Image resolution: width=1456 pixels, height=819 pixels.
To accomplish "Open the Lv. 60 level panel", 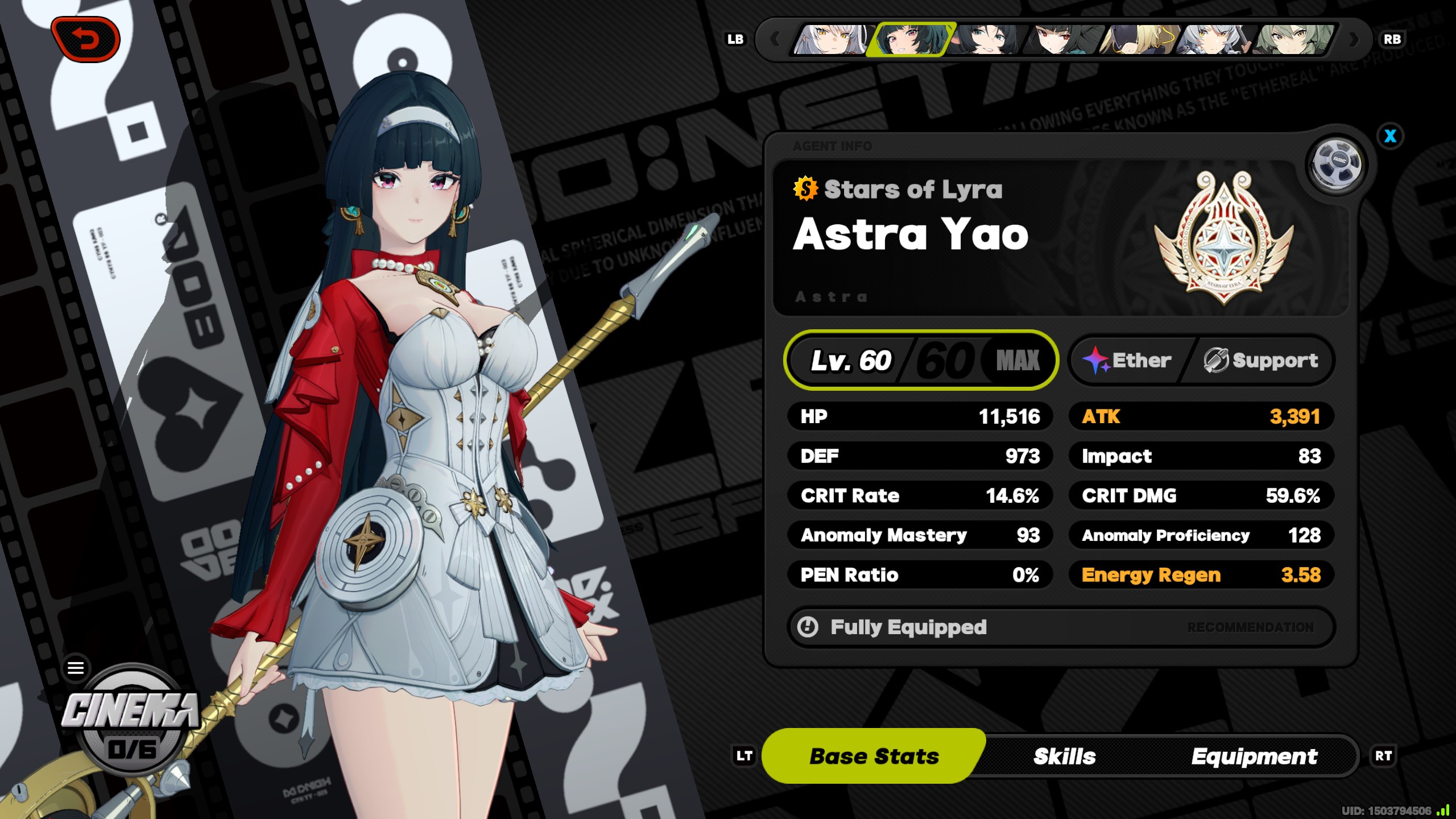I will 921,361.
